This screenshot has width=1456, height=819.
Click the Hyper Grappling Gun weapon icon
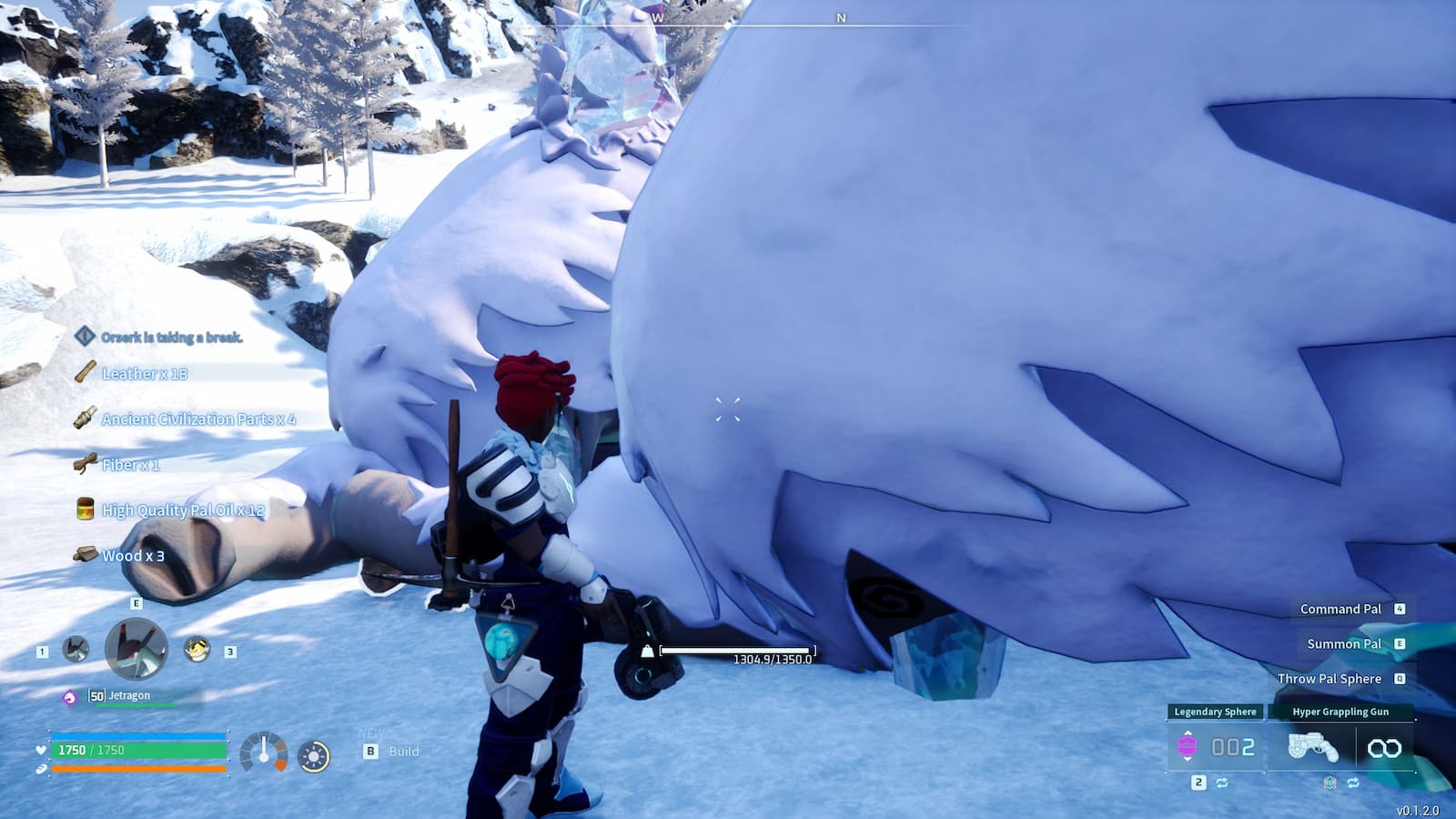click(x=1312, y=747)
